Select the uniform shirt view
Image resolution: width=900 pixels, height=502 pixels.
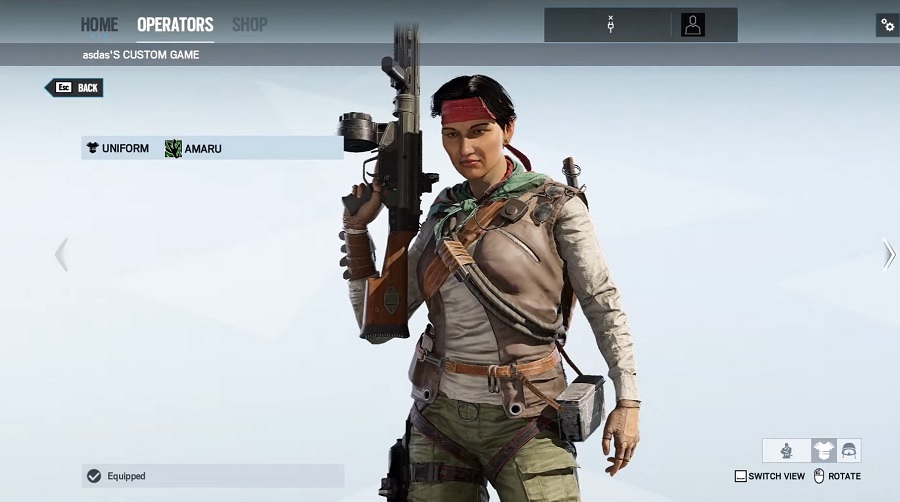pyautogui.click(x=824, y=451)
